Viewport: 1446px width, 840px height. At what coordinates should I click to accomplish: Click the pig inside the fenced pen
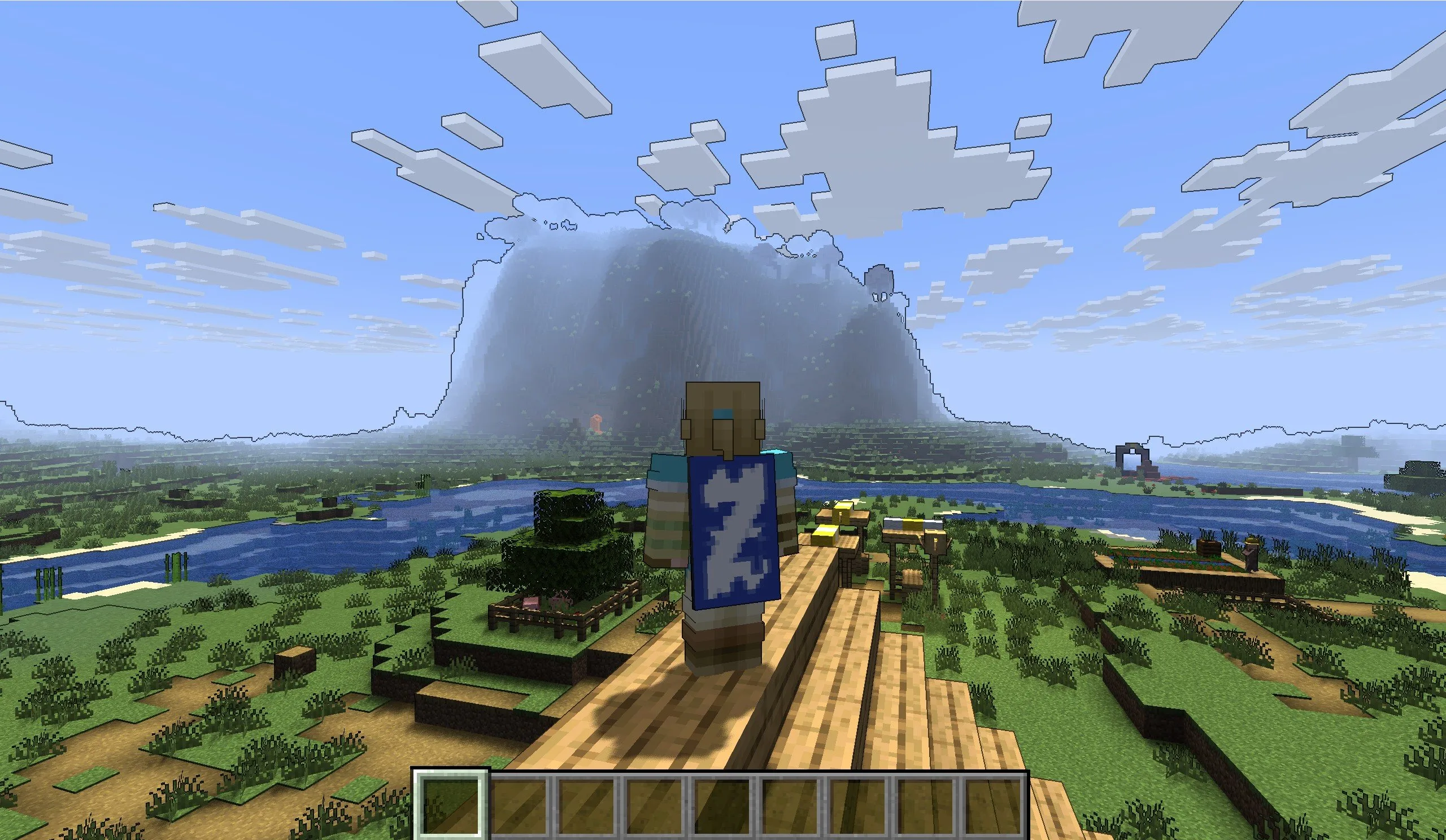[x=532, y=602]
